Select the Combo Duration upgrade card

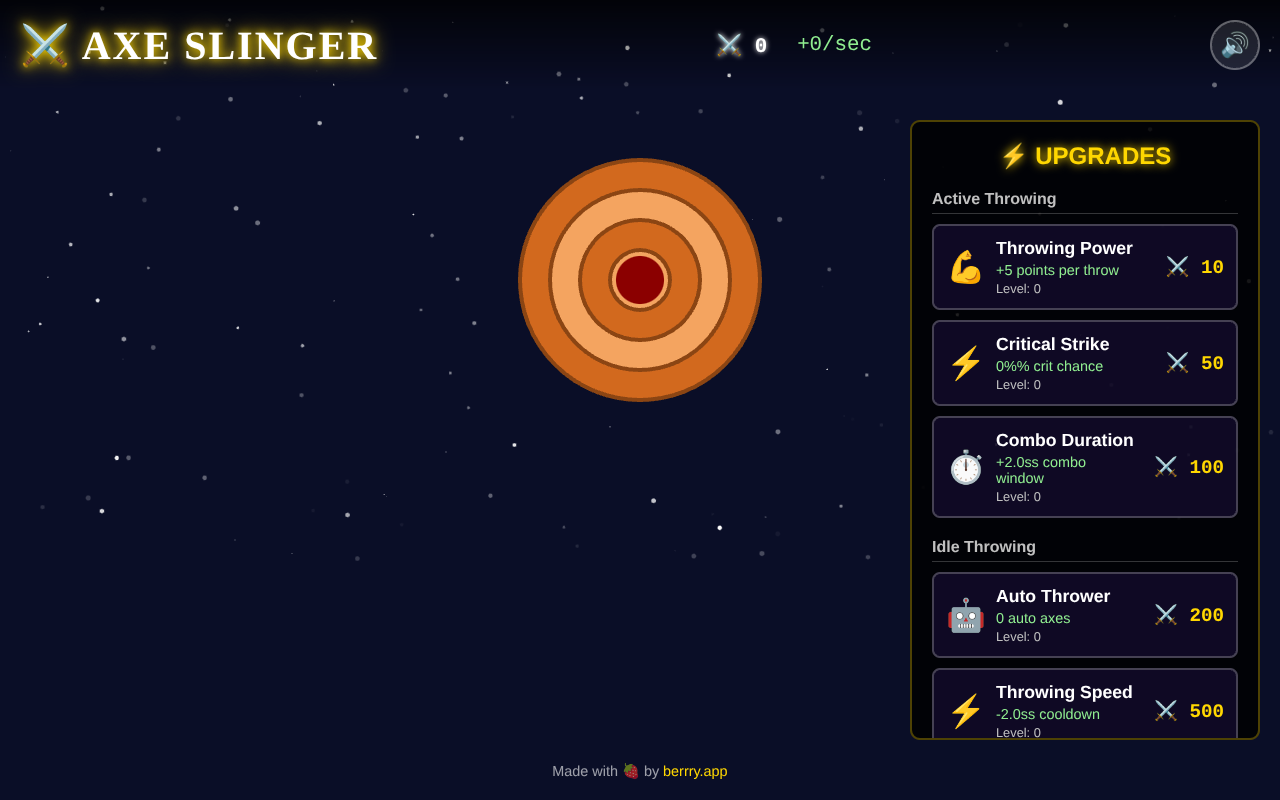1084,466
